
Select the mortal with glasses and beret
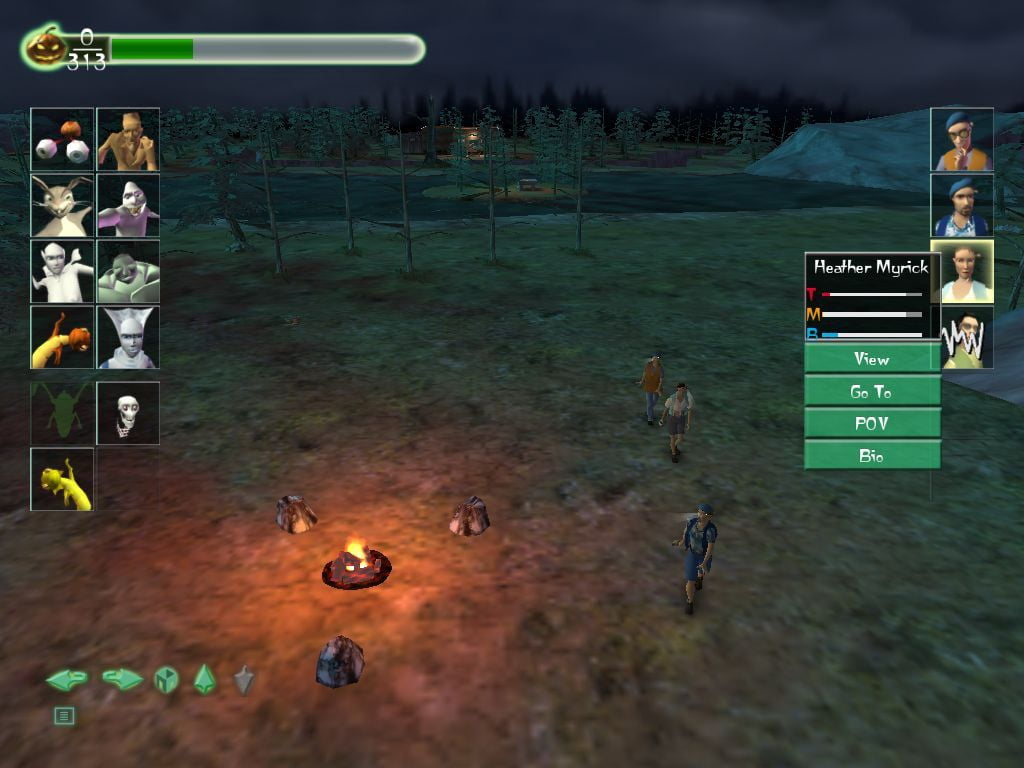(x=962, y=140)
